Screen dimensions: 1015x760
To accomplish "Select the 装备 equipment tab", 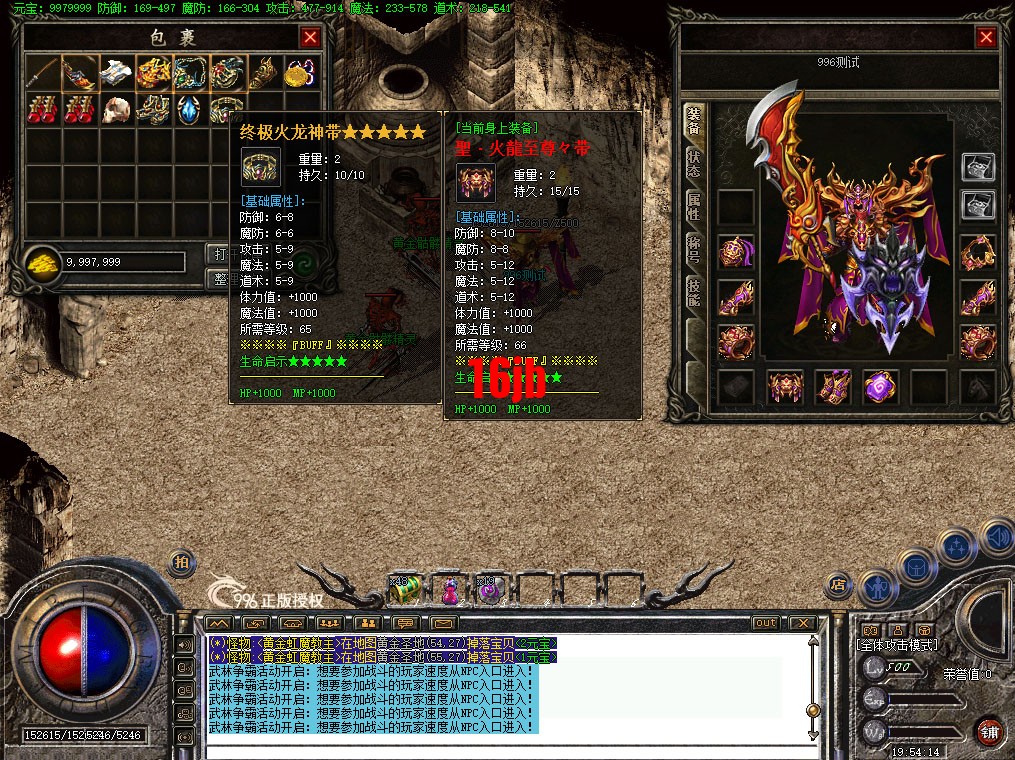I will pyautogui.click(x=693, y=122).
